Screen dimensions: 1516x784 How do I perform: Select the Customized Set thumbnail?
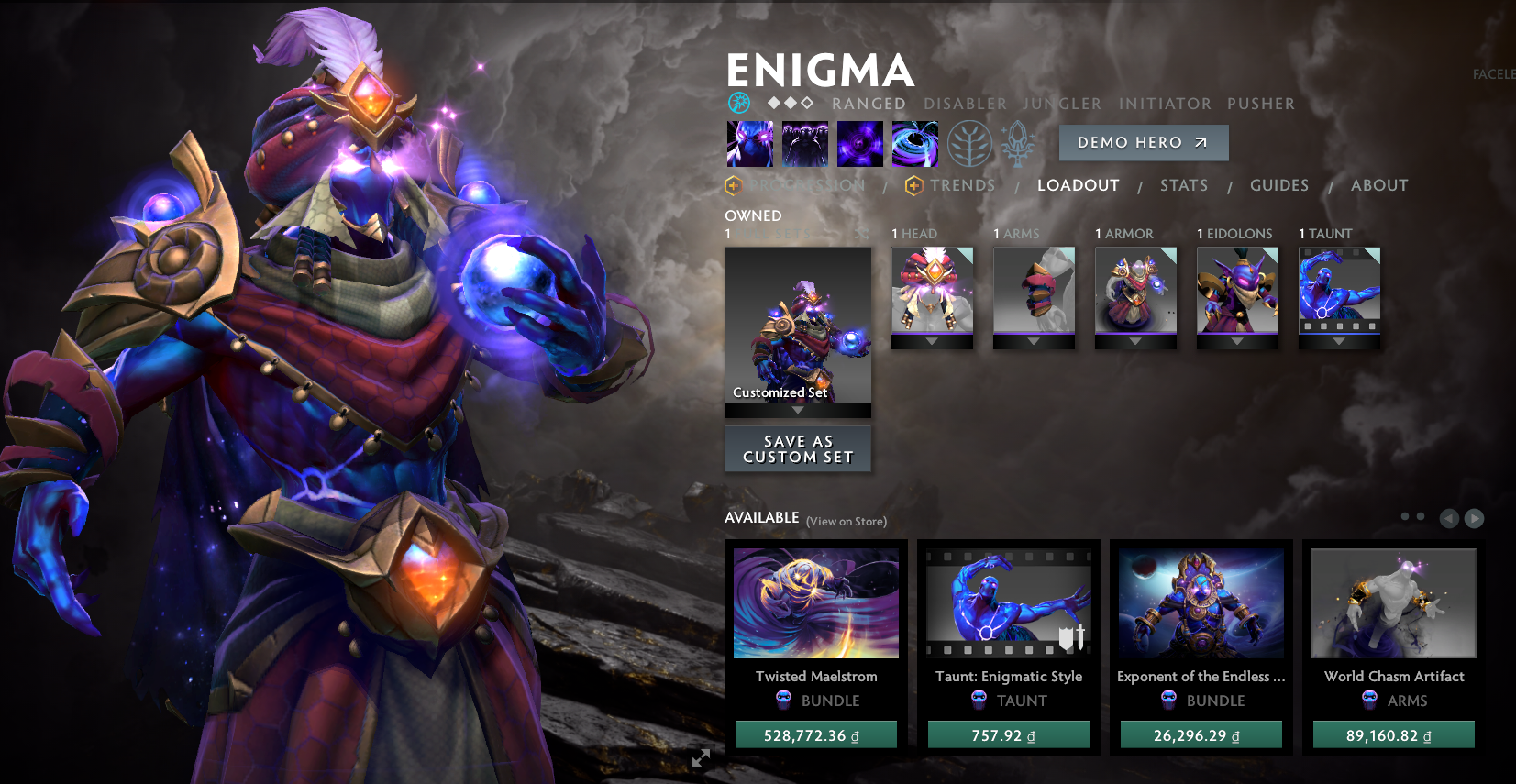(798, 326)
